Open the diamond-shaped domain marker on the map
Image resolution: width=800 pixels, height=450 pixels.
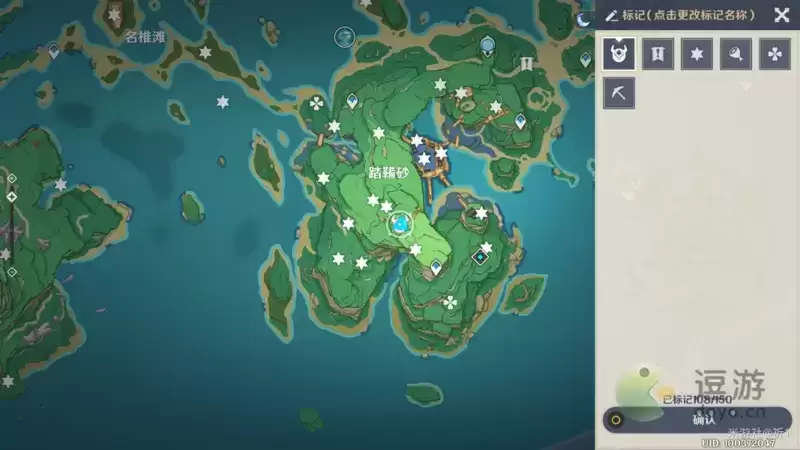(480, 257)
